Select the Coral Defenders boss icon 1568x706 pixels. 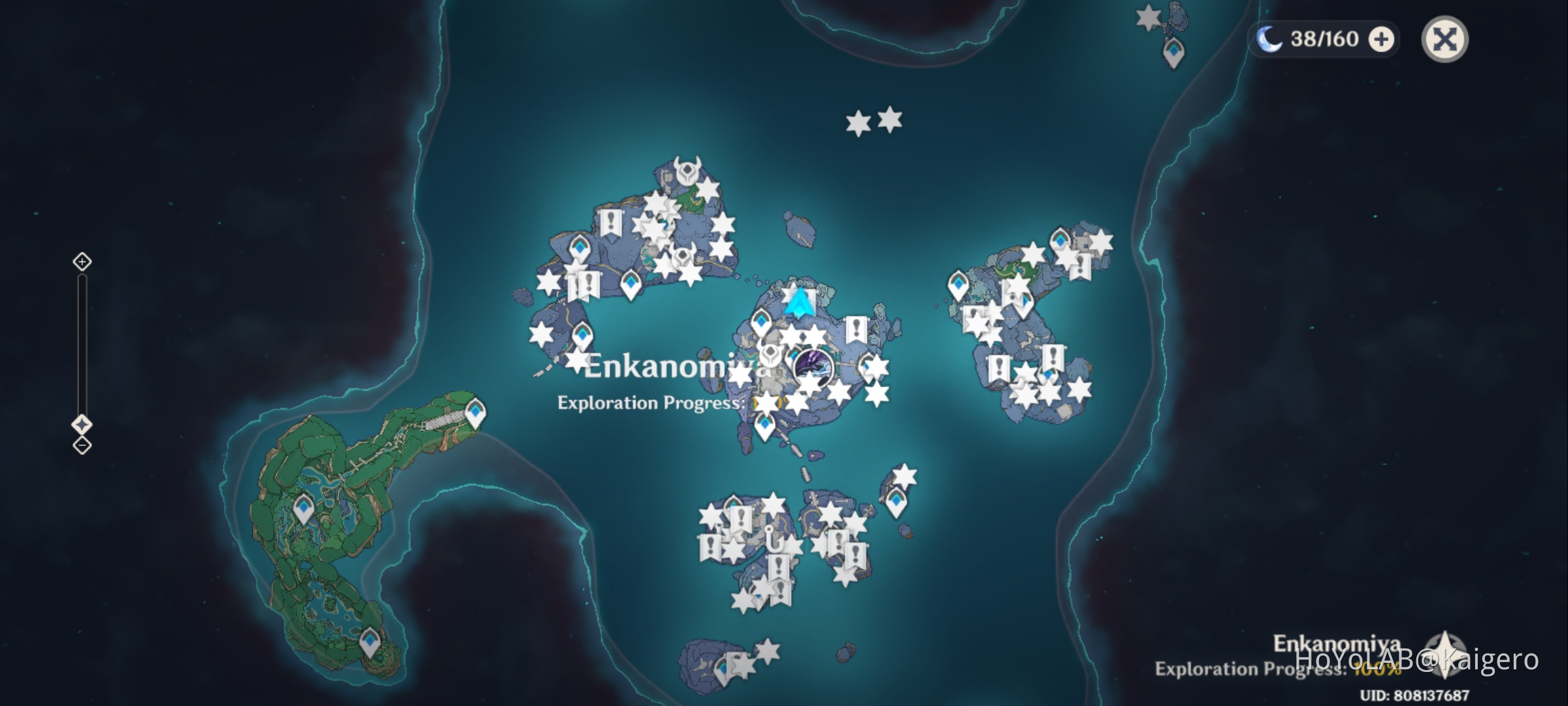(813, 368)
